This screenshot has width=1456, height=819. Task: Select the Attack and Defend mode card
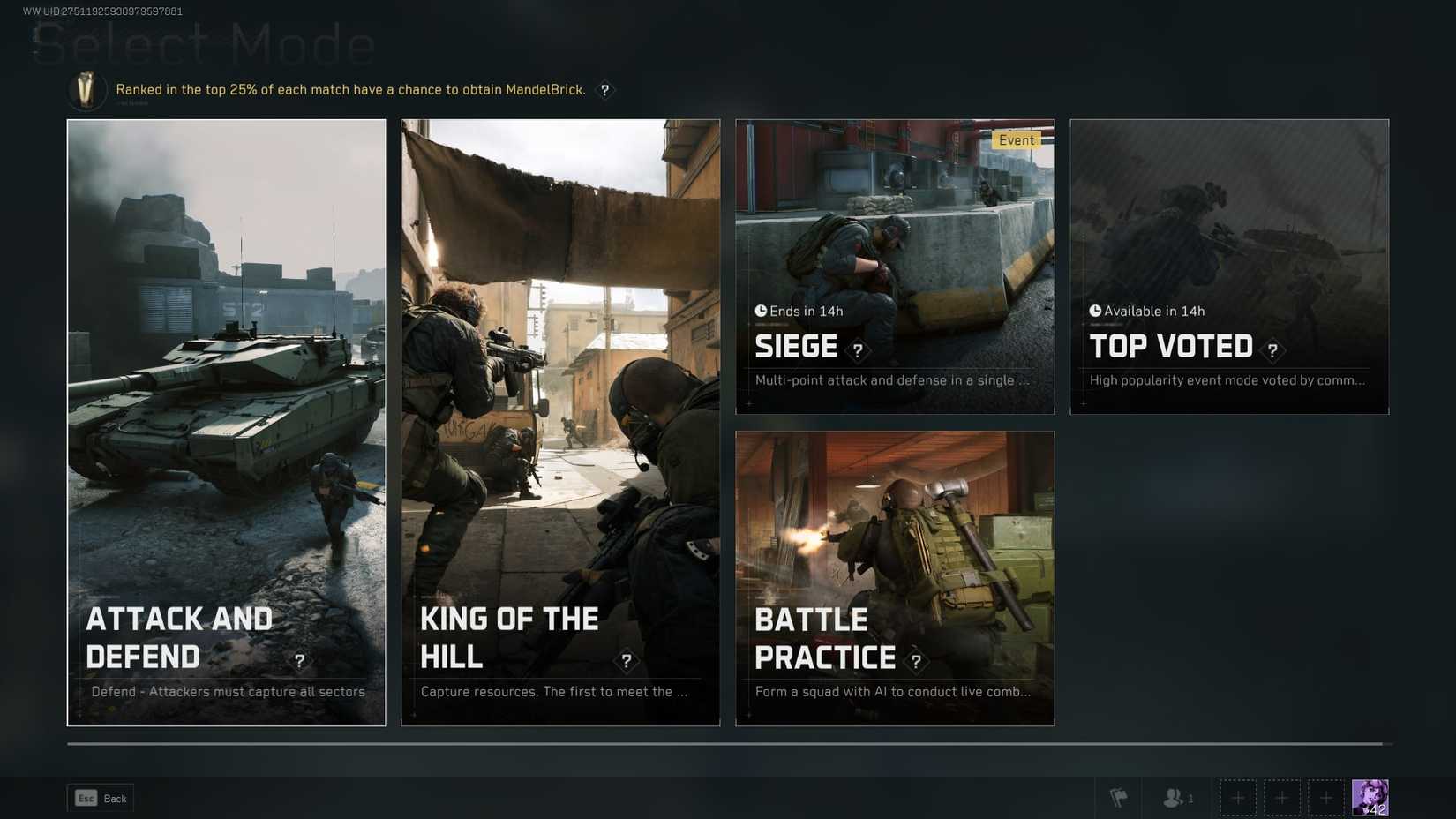click(x=226, y=422)
